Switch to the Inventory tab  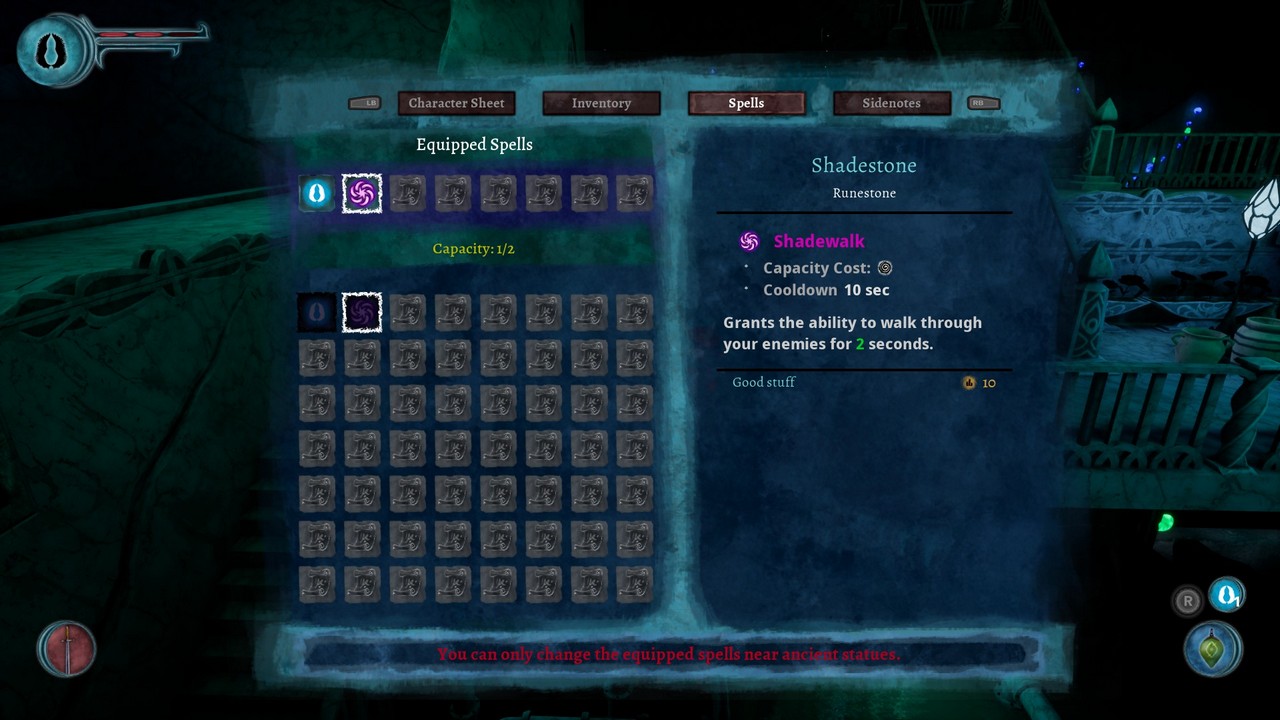click(x=601, y=103)
